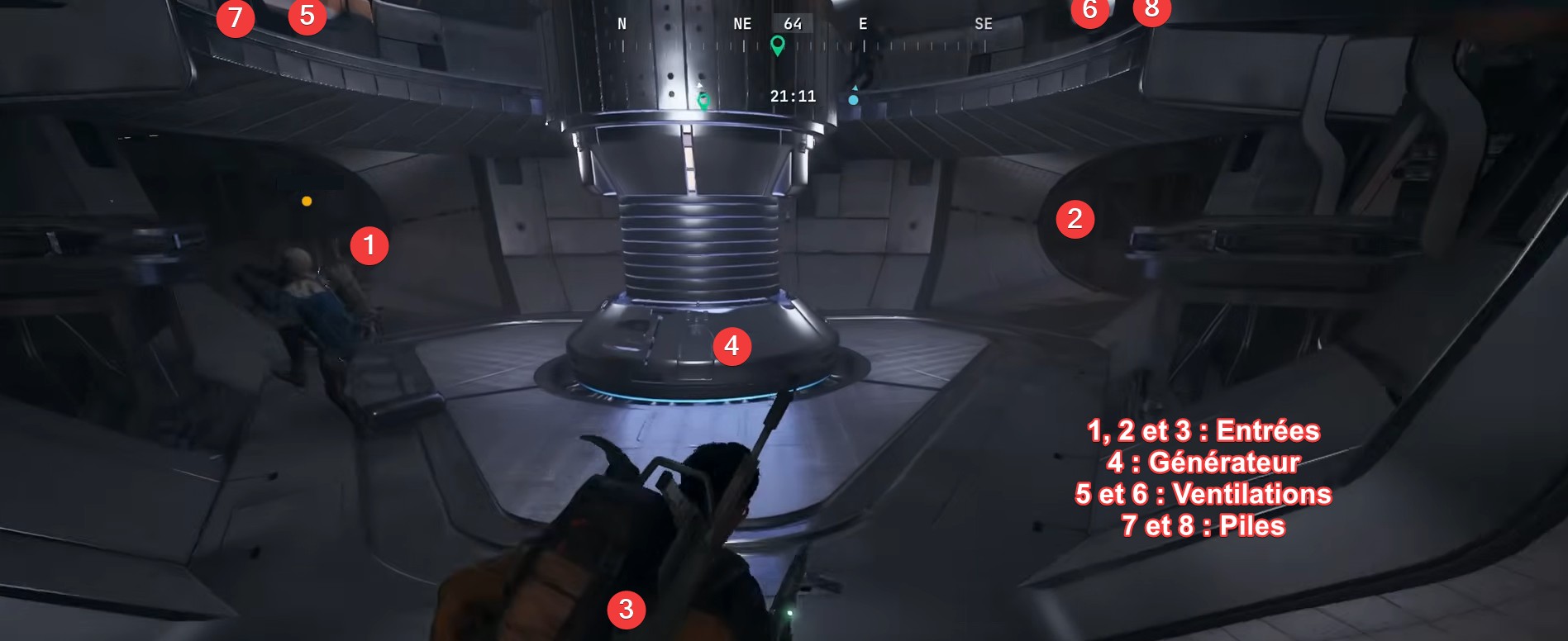Click the marker 6 ventilation icon

(x=1089, y=11)
